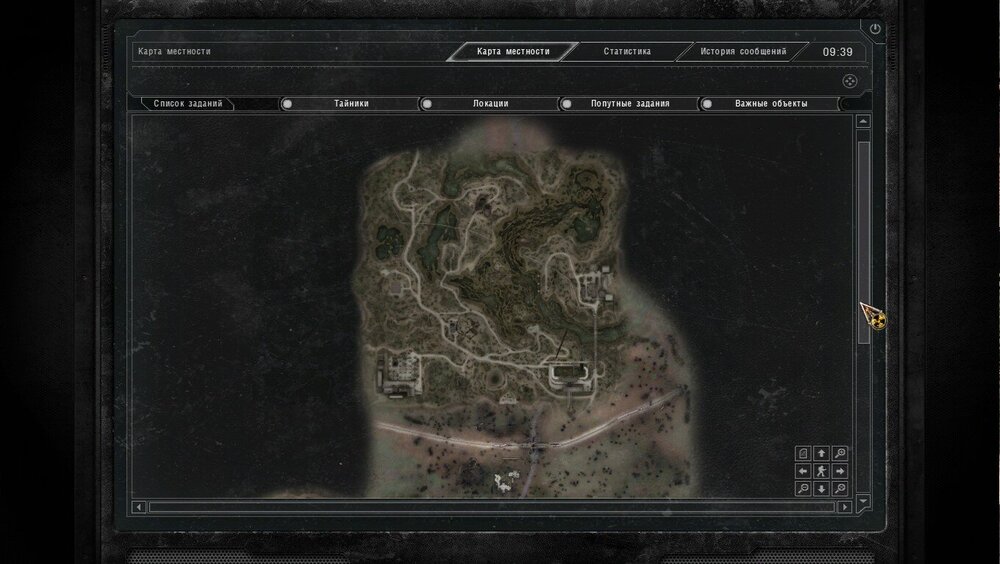Viewport: 1000px width, 564px height.
Task: Move the map view with the right arrow button
Action: pyautogui.click(x=840, y=470)
